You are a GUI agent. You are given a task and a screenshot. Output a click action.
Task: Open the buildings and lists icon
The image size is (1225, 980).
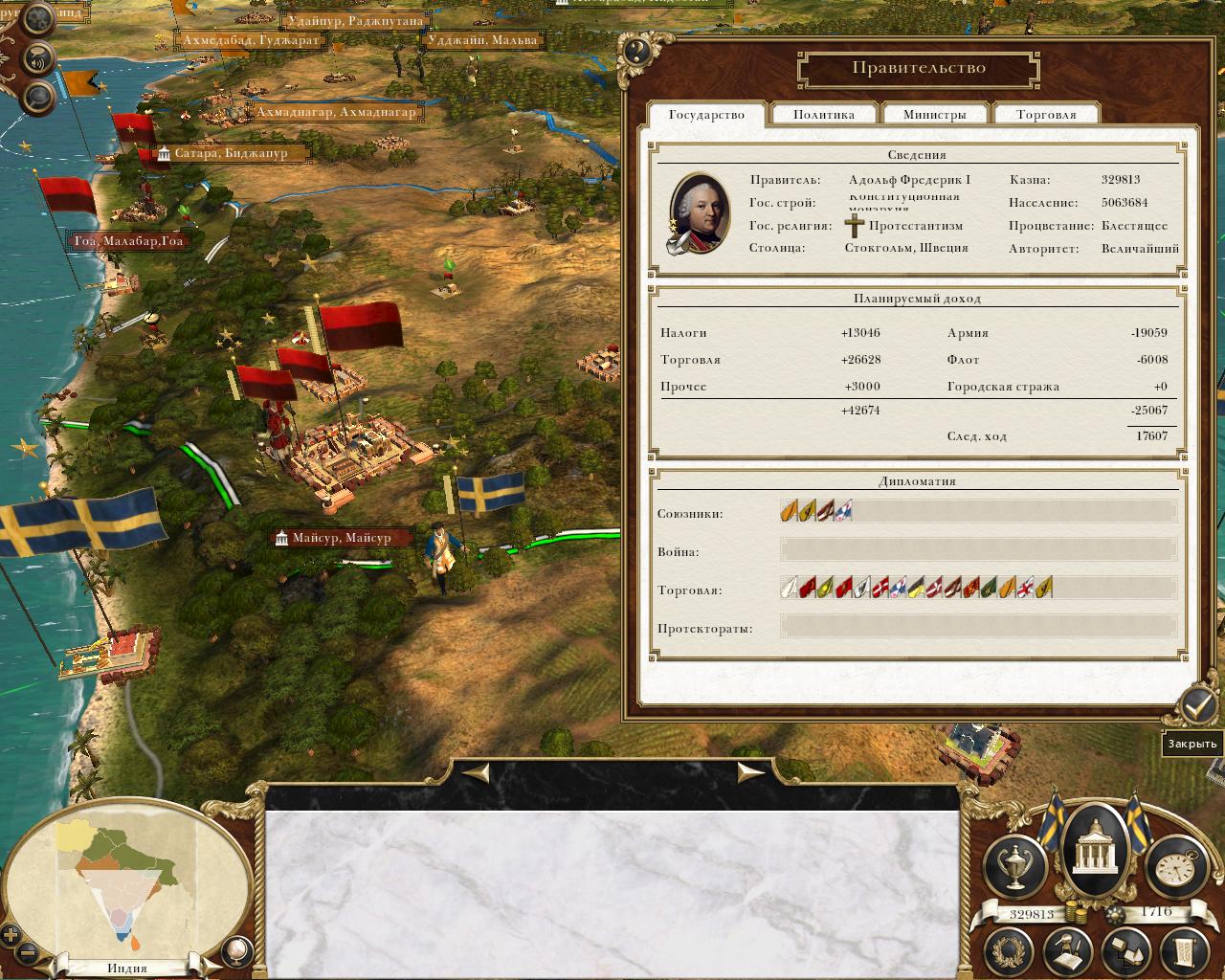pos(1125,949)
